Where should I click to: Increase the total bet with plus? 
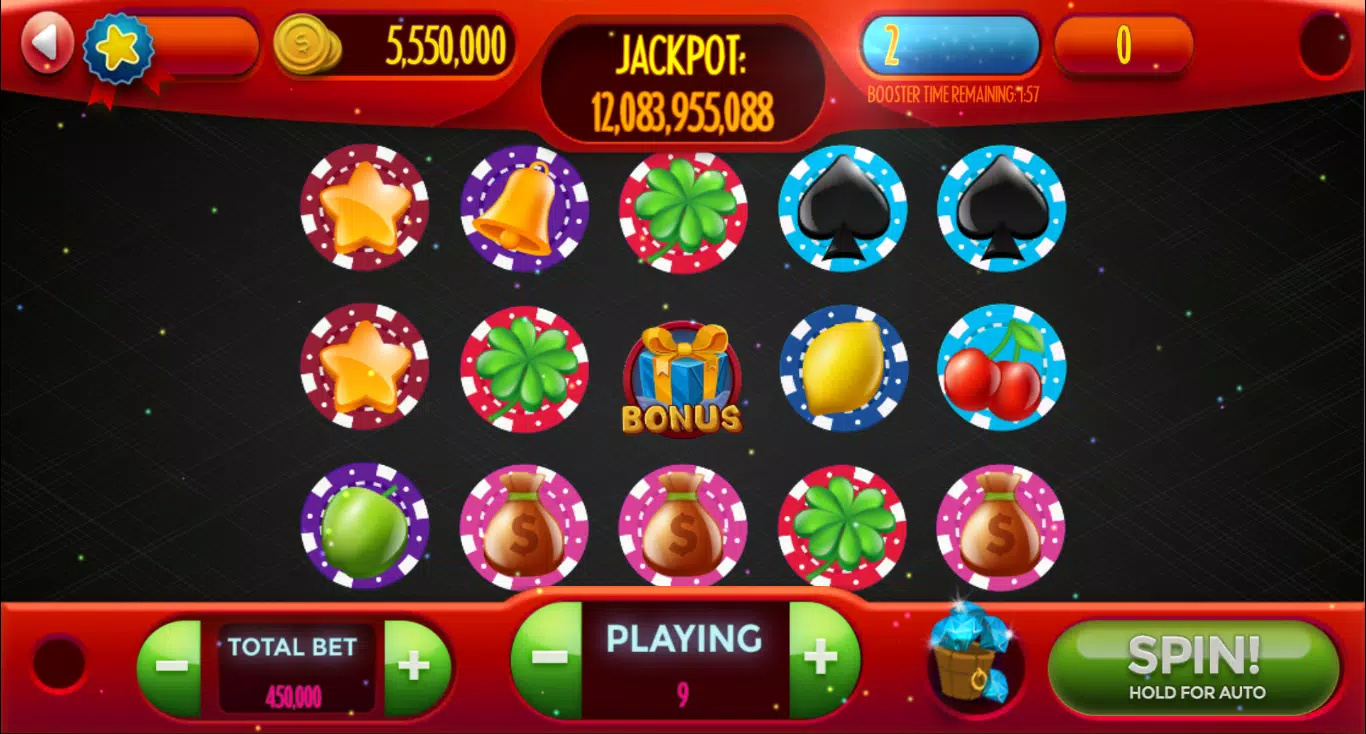coord(414,666)
